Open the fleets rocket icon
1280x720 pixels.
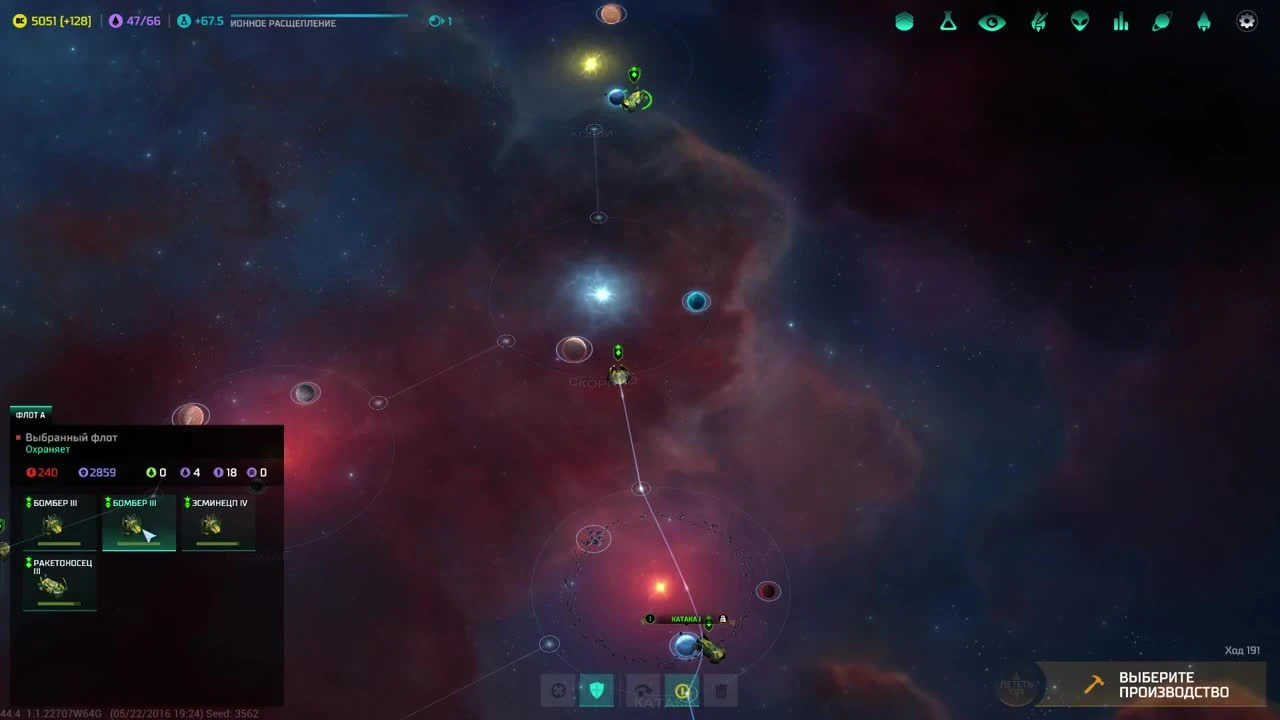1204,20
